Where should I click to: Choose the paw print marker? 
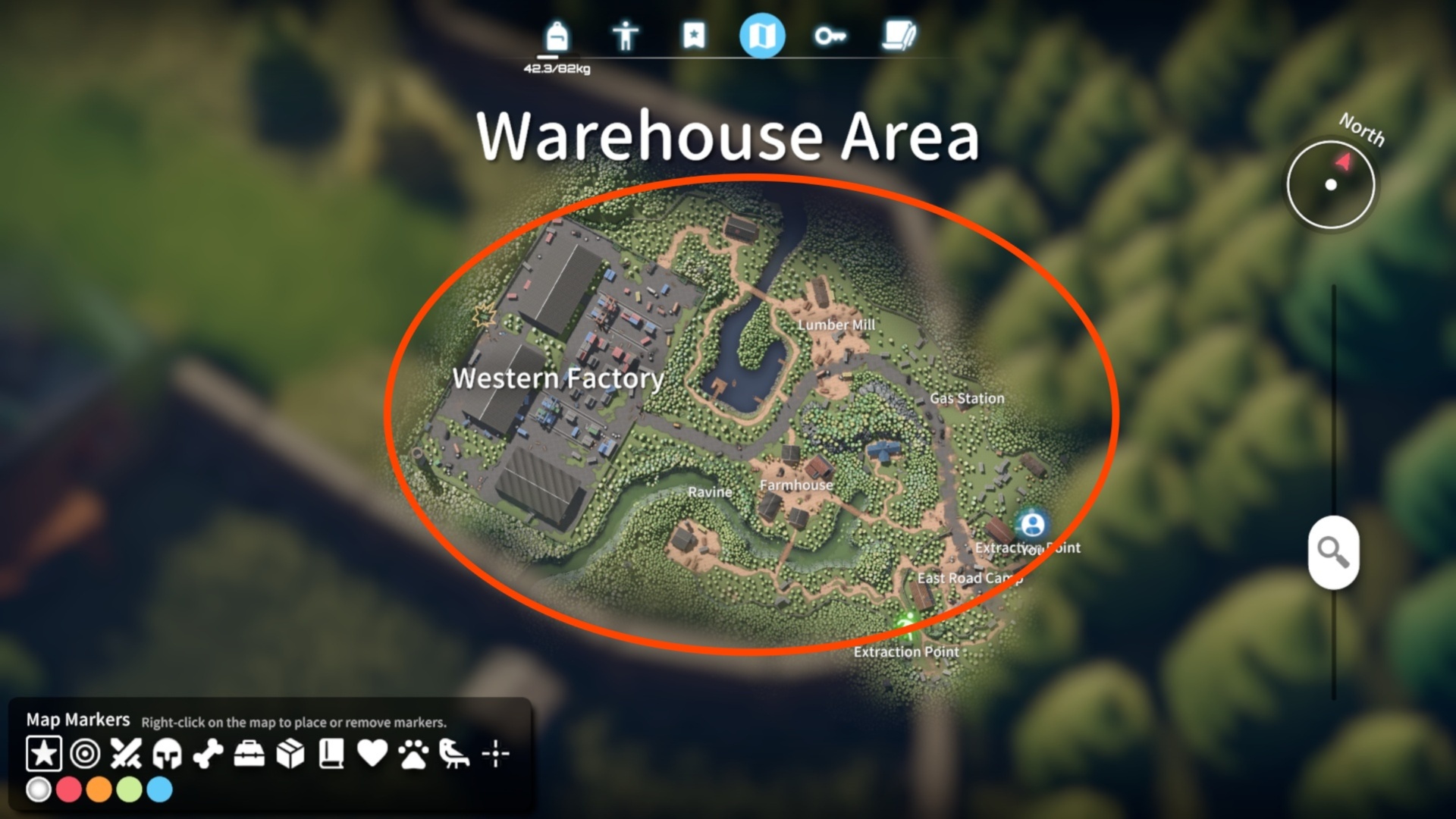click(x=413, y=754)
